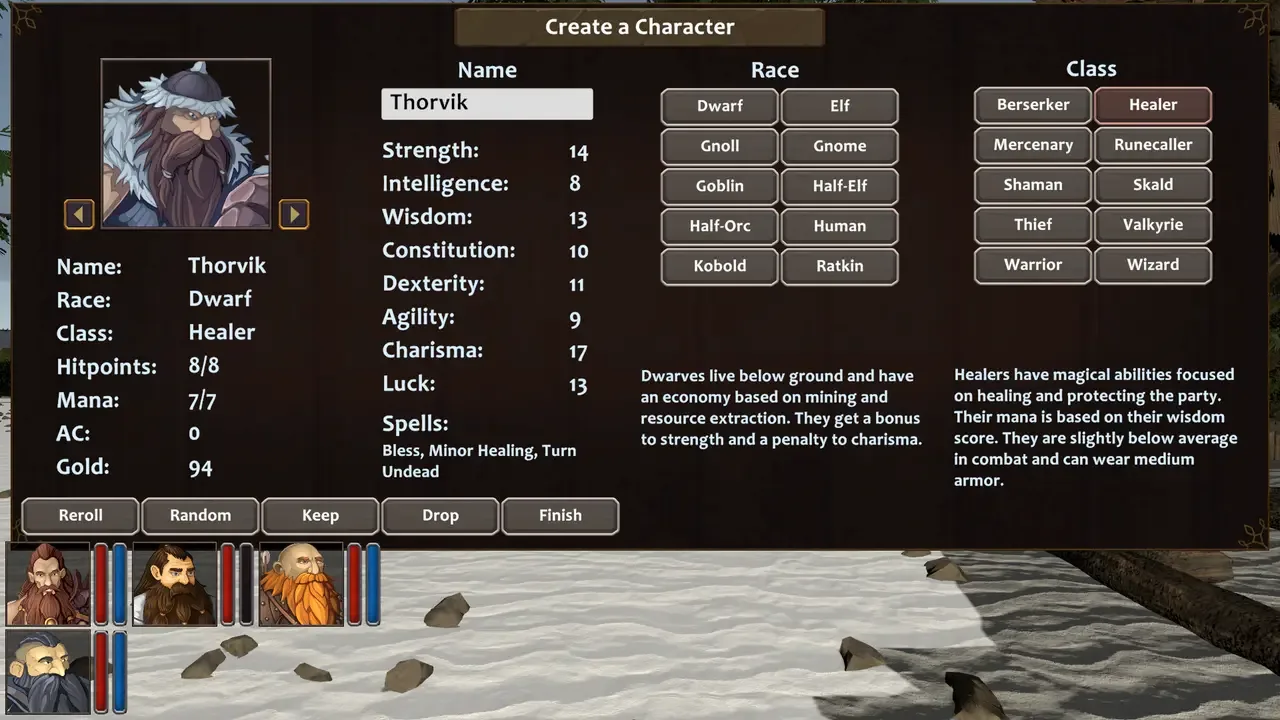Image resolution: width=1280 pixels, height=720 pixels.
Task: Choose the Thief class
Action: 1033,225
